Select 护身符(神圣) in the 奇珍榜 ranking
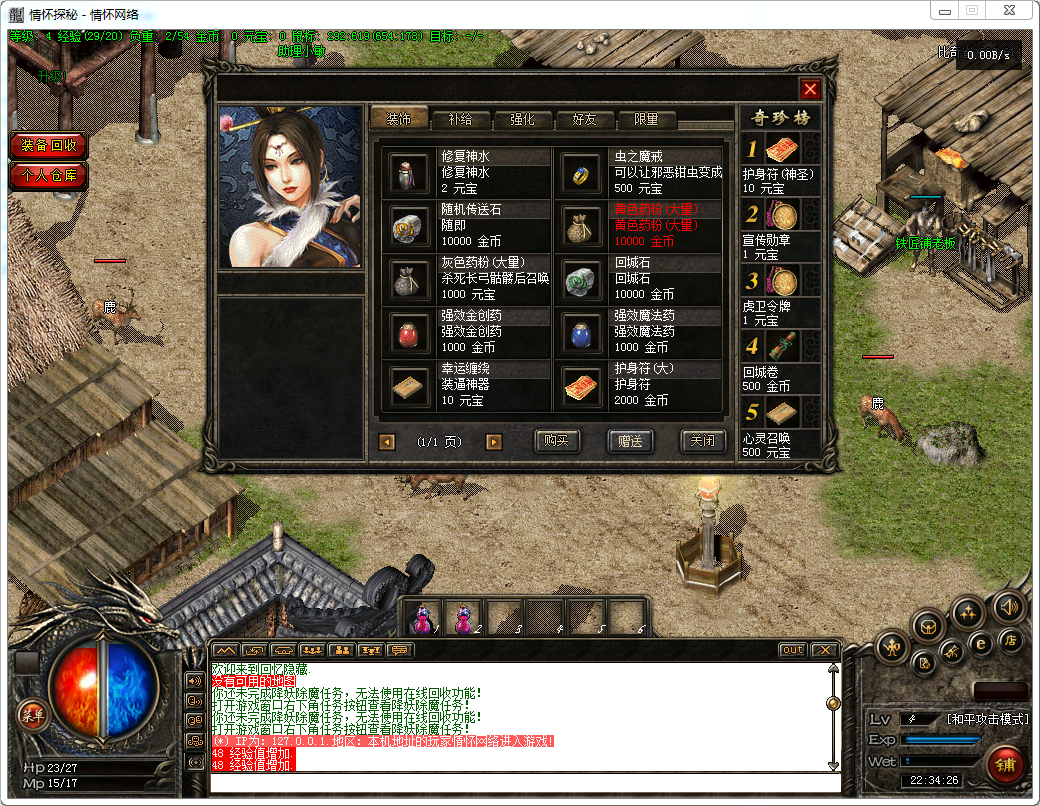Screen dimensions: 1040x806 pos(782,152)
